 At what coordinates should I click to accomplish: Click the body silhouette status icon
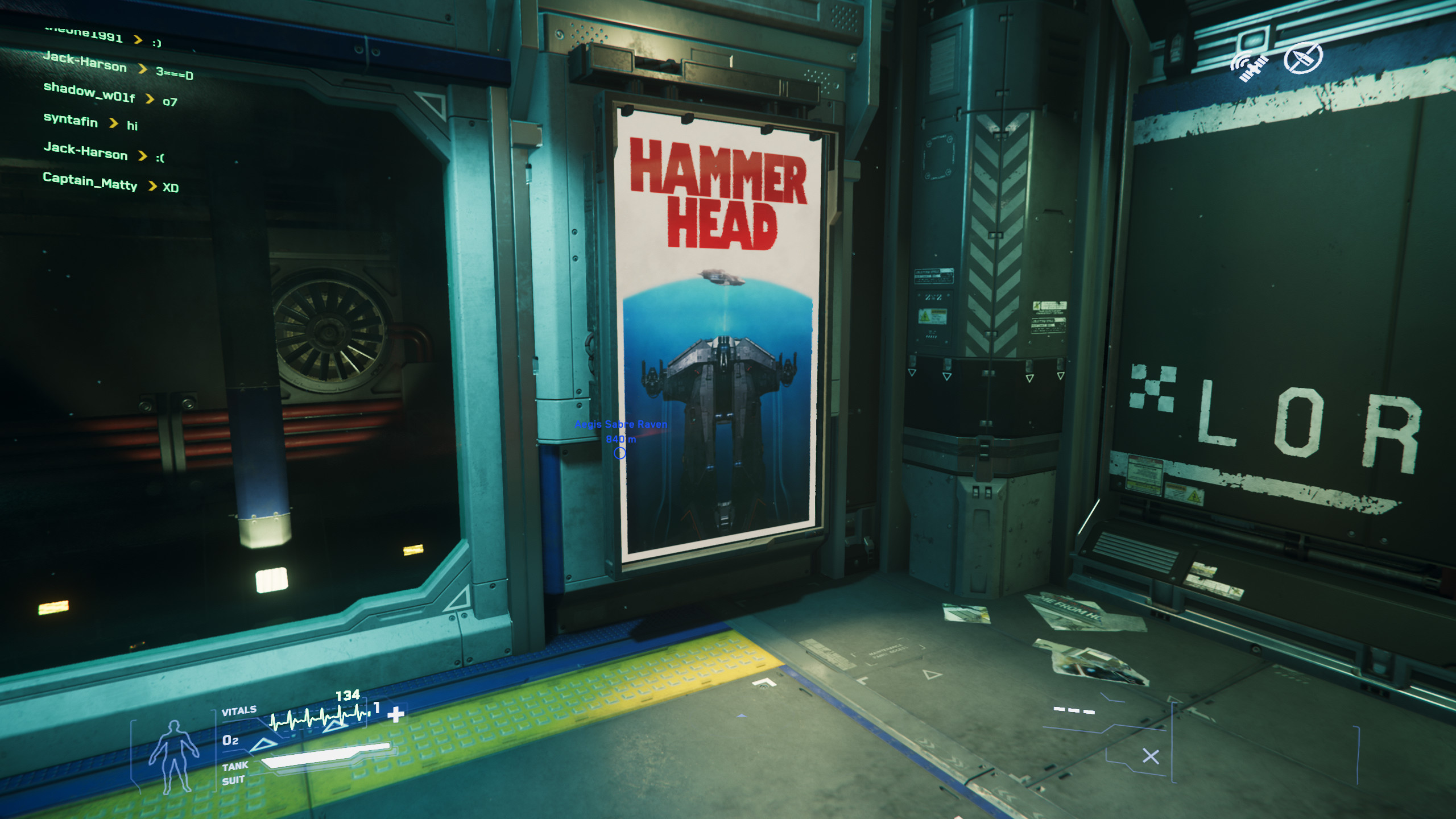tap(173, 755)
